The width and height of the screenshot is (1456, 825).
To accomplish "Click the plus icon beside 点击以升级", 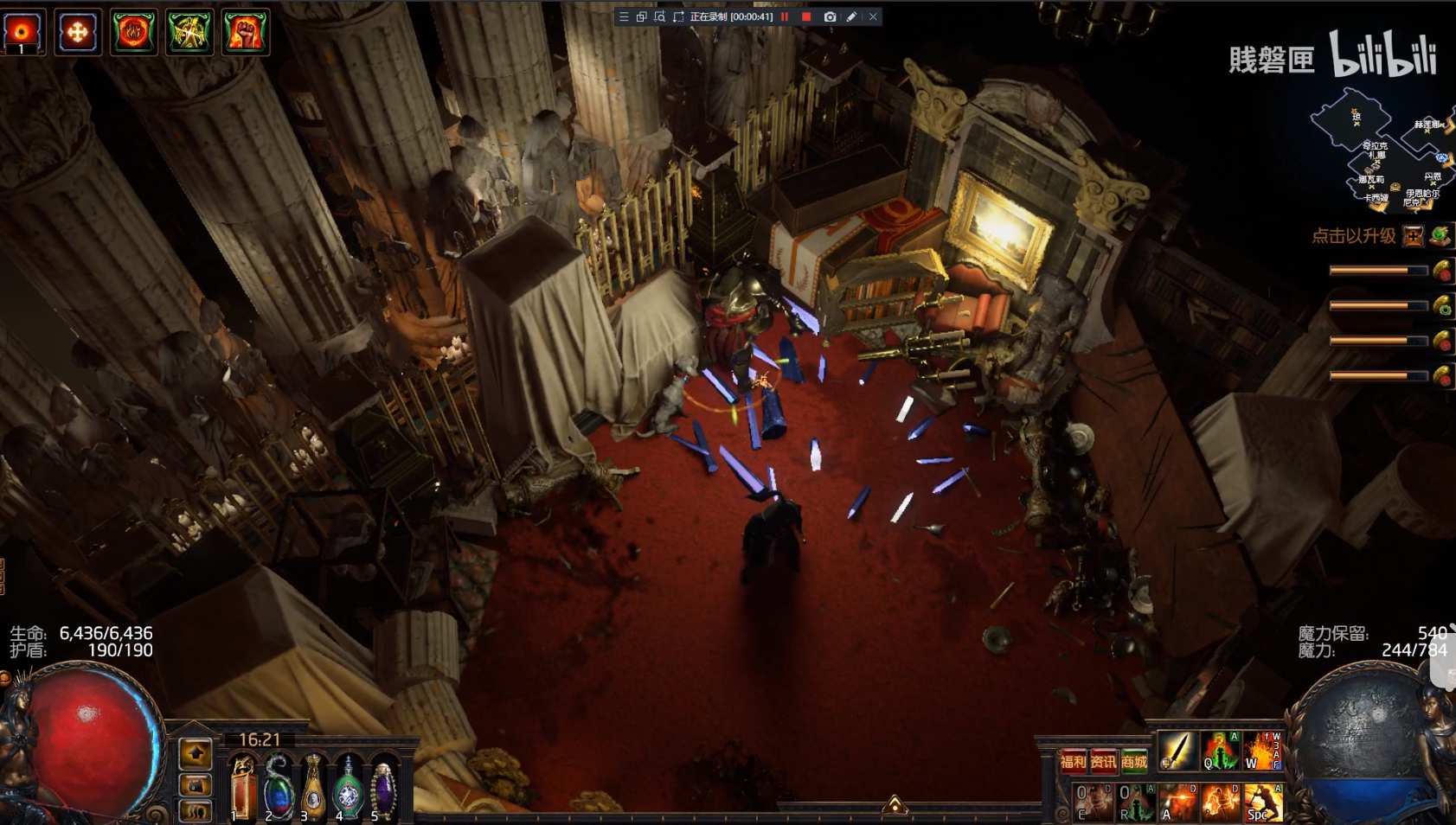I will pyautogui.click(x=1413, y=236).
